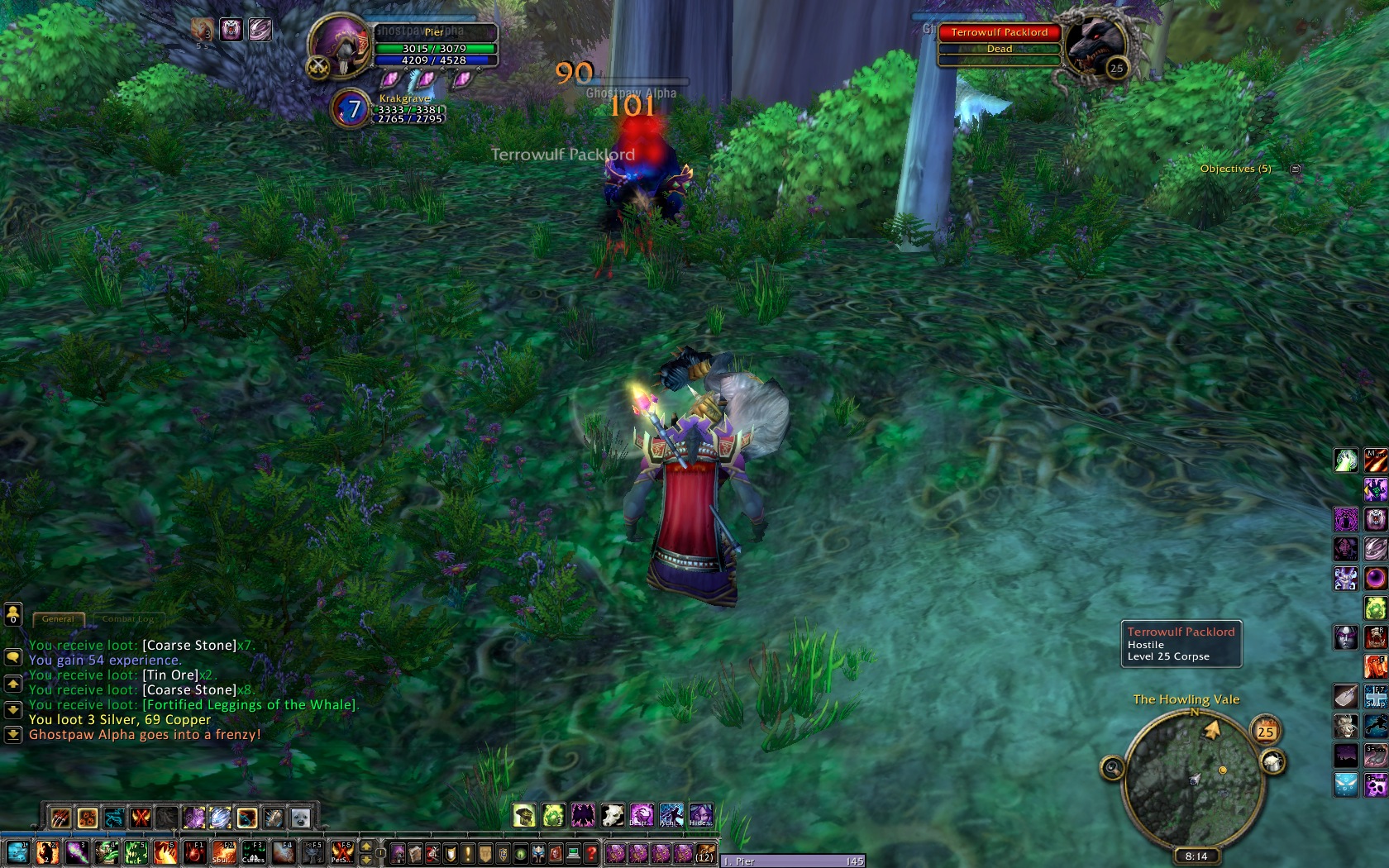
Task: Open the bag showing 12 free slots
Action: pyautogui.click(x=704, y=852)
